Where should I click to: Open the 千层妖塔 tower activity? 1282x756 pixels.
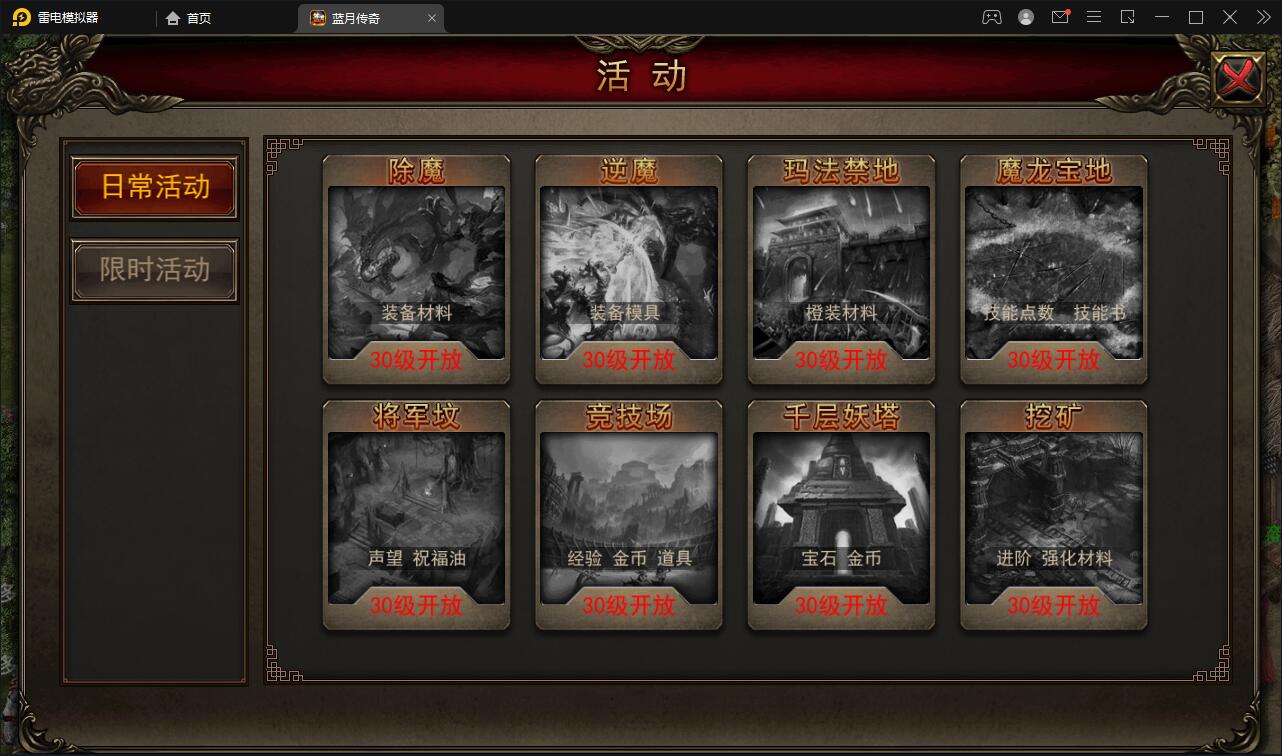coord(841,515)
